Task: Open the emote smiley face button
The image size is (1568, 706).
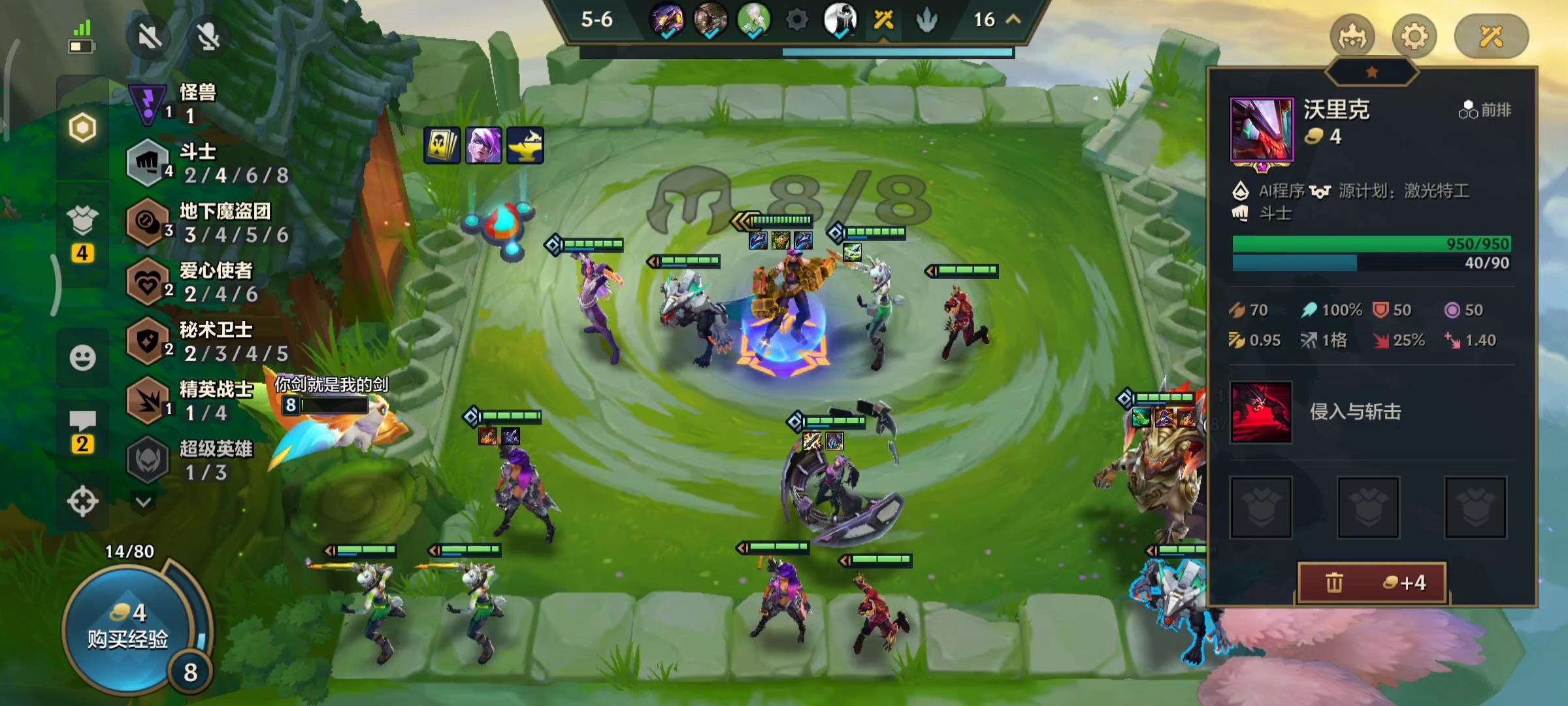Action: pyautogui.click(x=82, y=358)
